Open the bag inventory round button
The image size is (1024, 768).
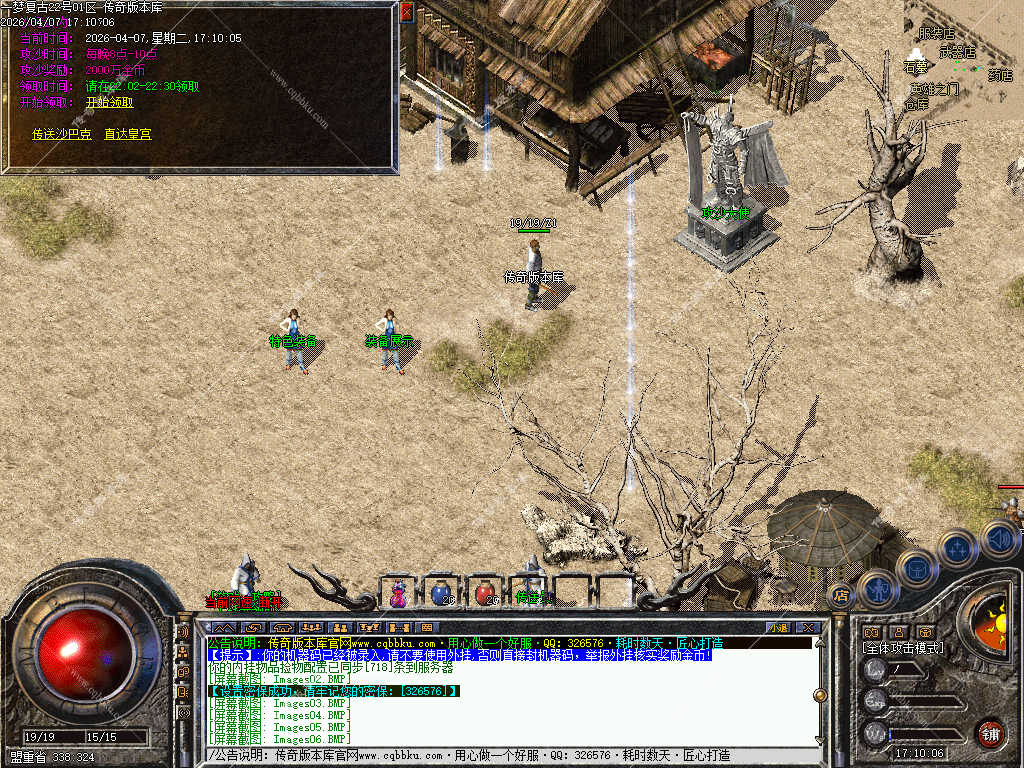(915, 567)
